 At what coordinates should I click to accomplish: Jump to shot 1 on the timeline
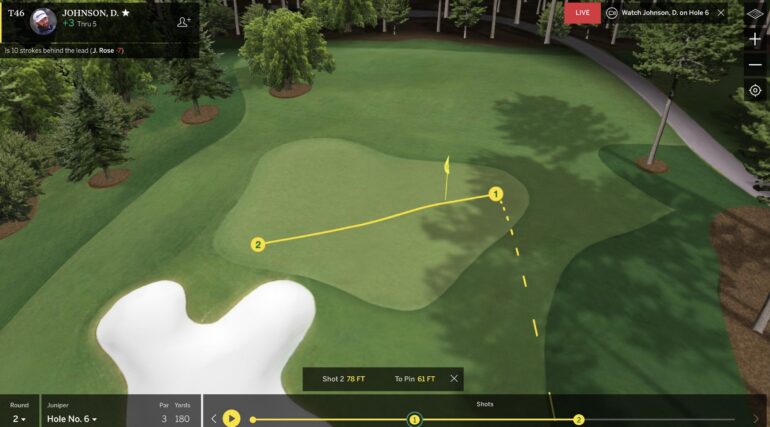coord(414,419)
